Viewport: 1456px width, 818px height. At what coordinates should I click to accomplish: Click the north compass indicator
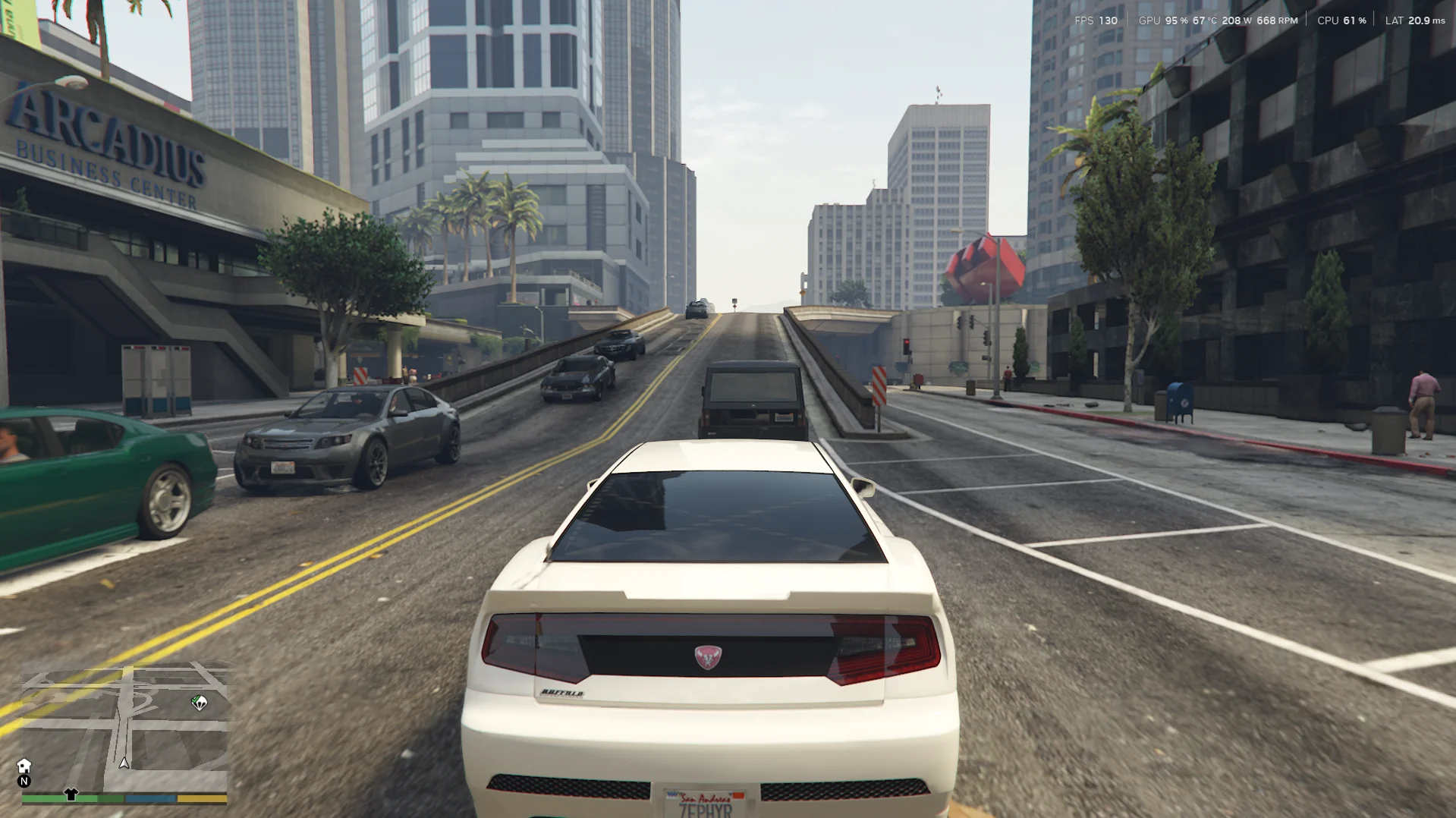click(x=24, y=781)
